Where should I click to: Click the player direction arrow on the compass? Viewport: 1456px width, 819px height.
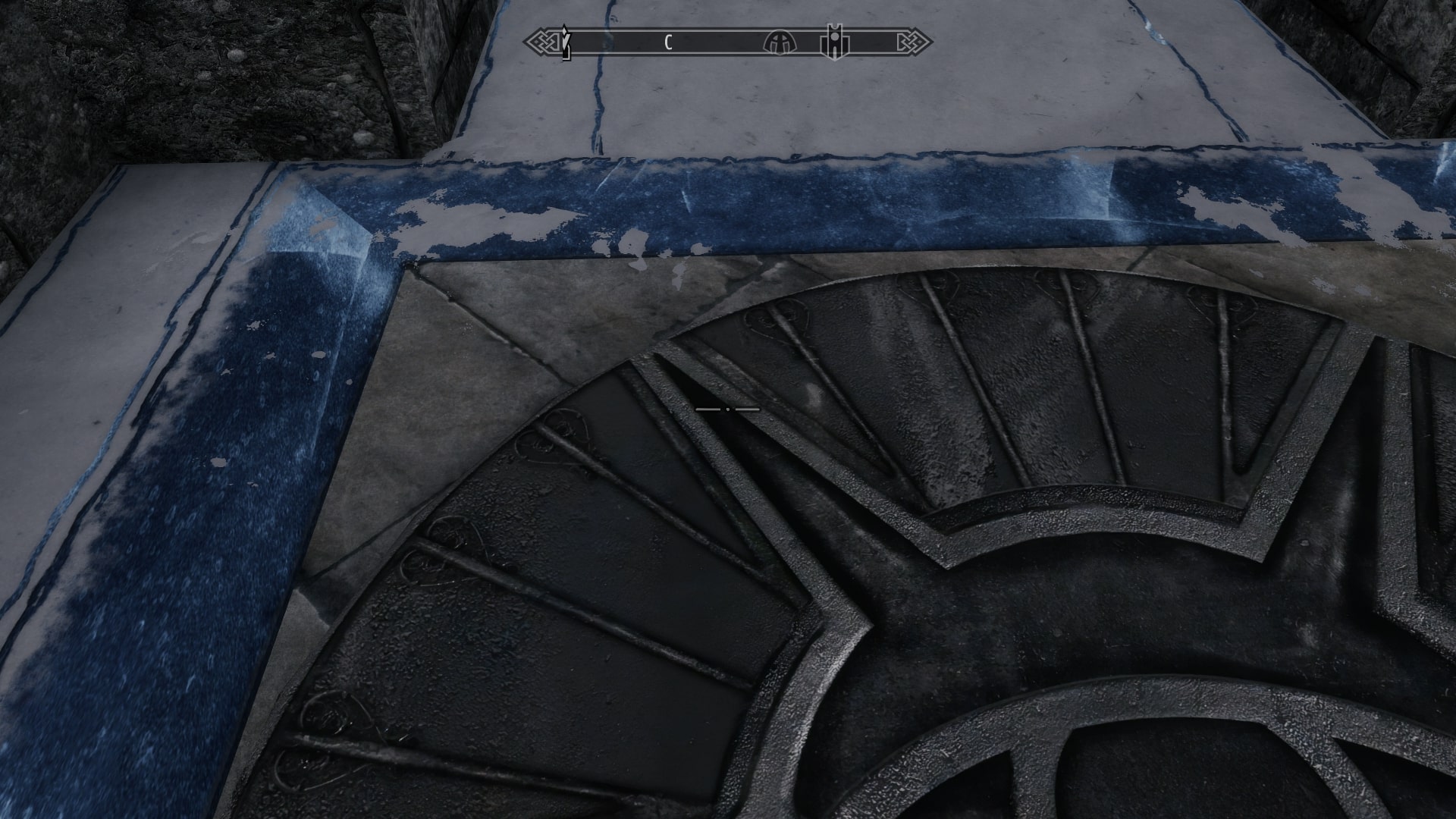(x=565, y=42)
